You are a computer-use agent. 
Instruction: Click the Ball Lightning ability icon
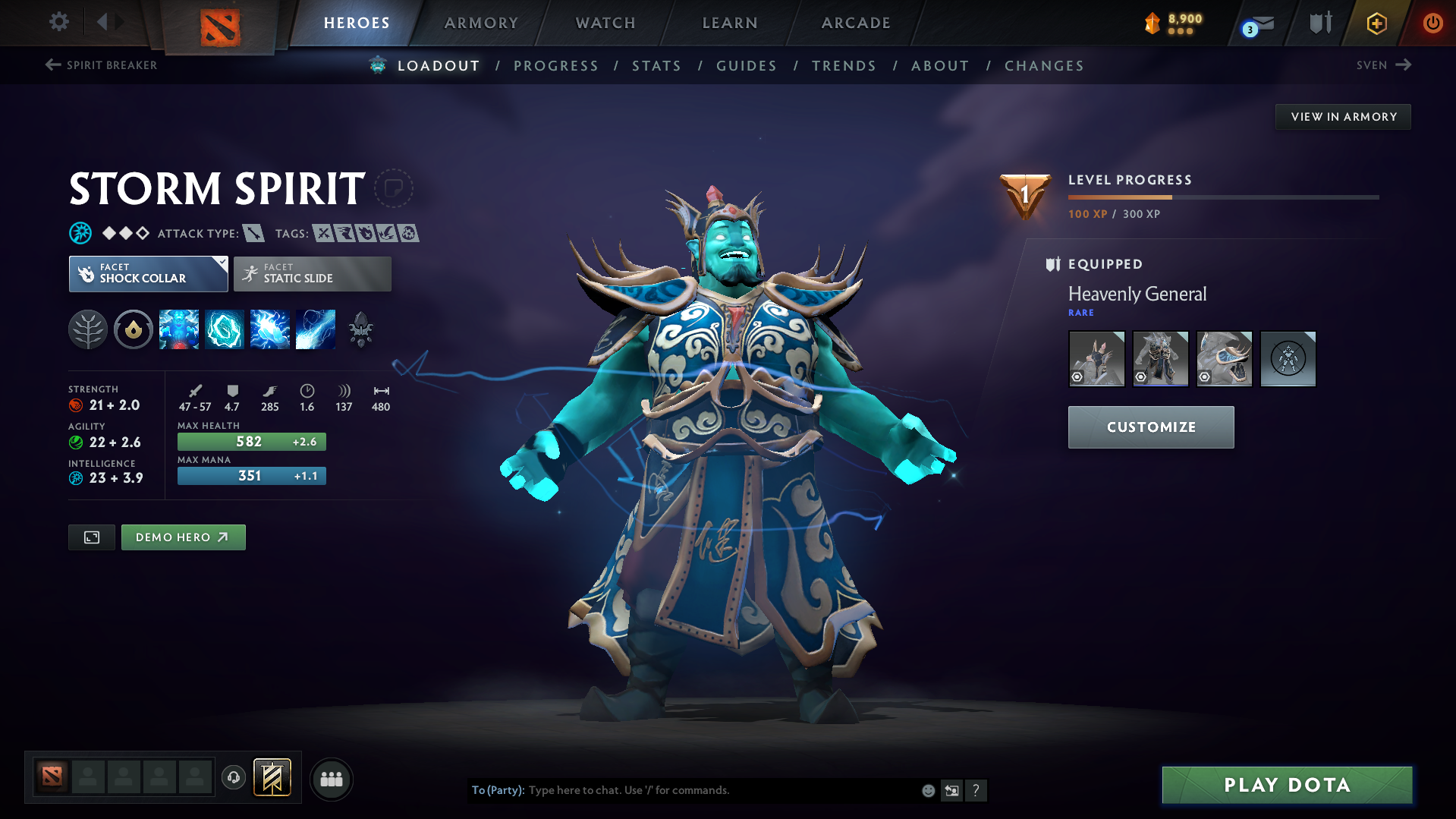(316, 329)
